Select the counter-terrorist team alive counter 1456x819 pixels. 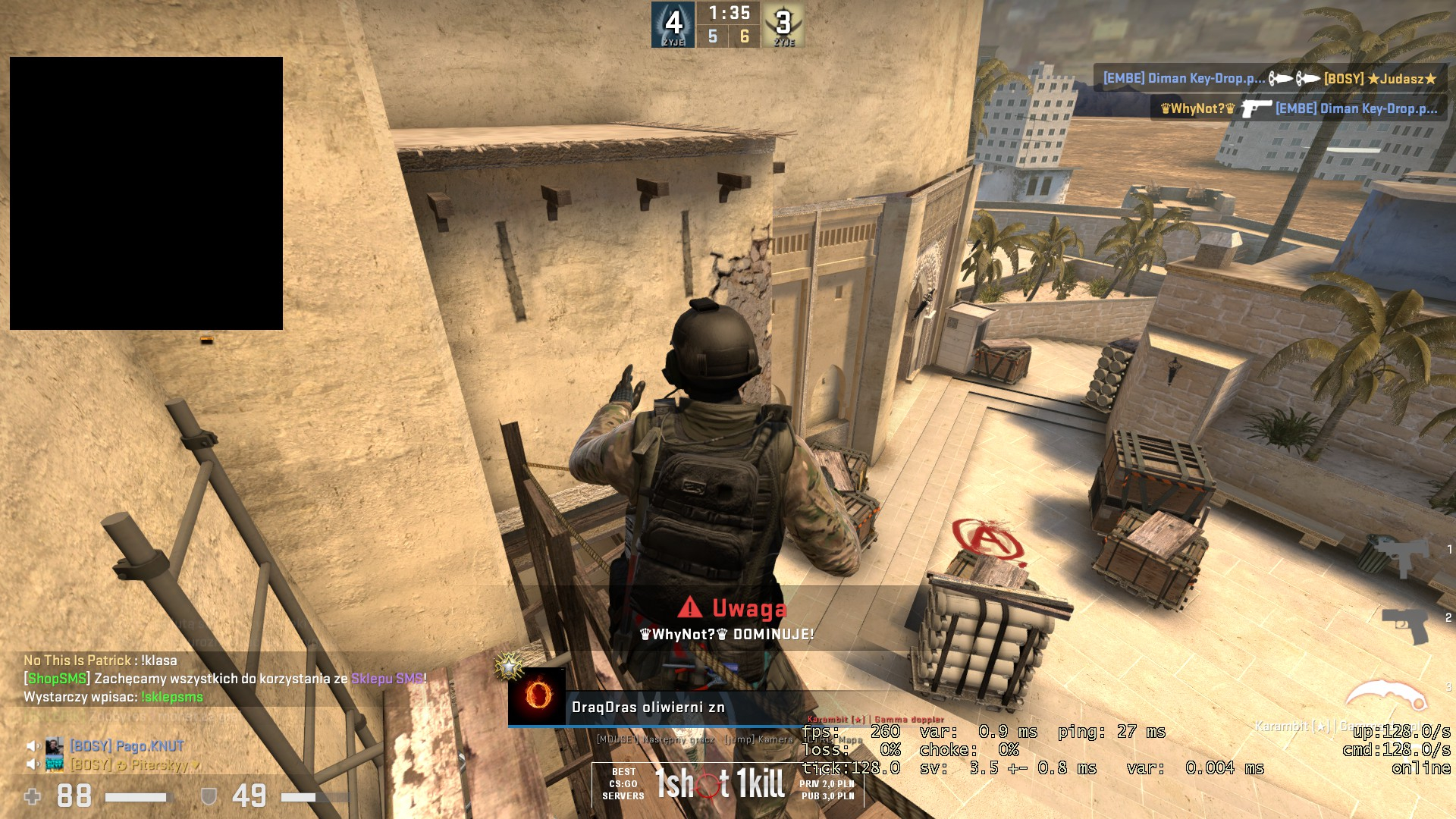673,25
